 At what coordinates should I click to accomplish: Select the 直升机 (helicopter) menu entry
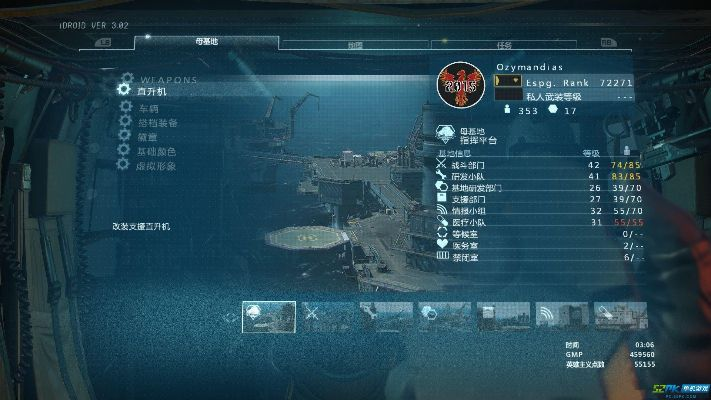(155, 91)
